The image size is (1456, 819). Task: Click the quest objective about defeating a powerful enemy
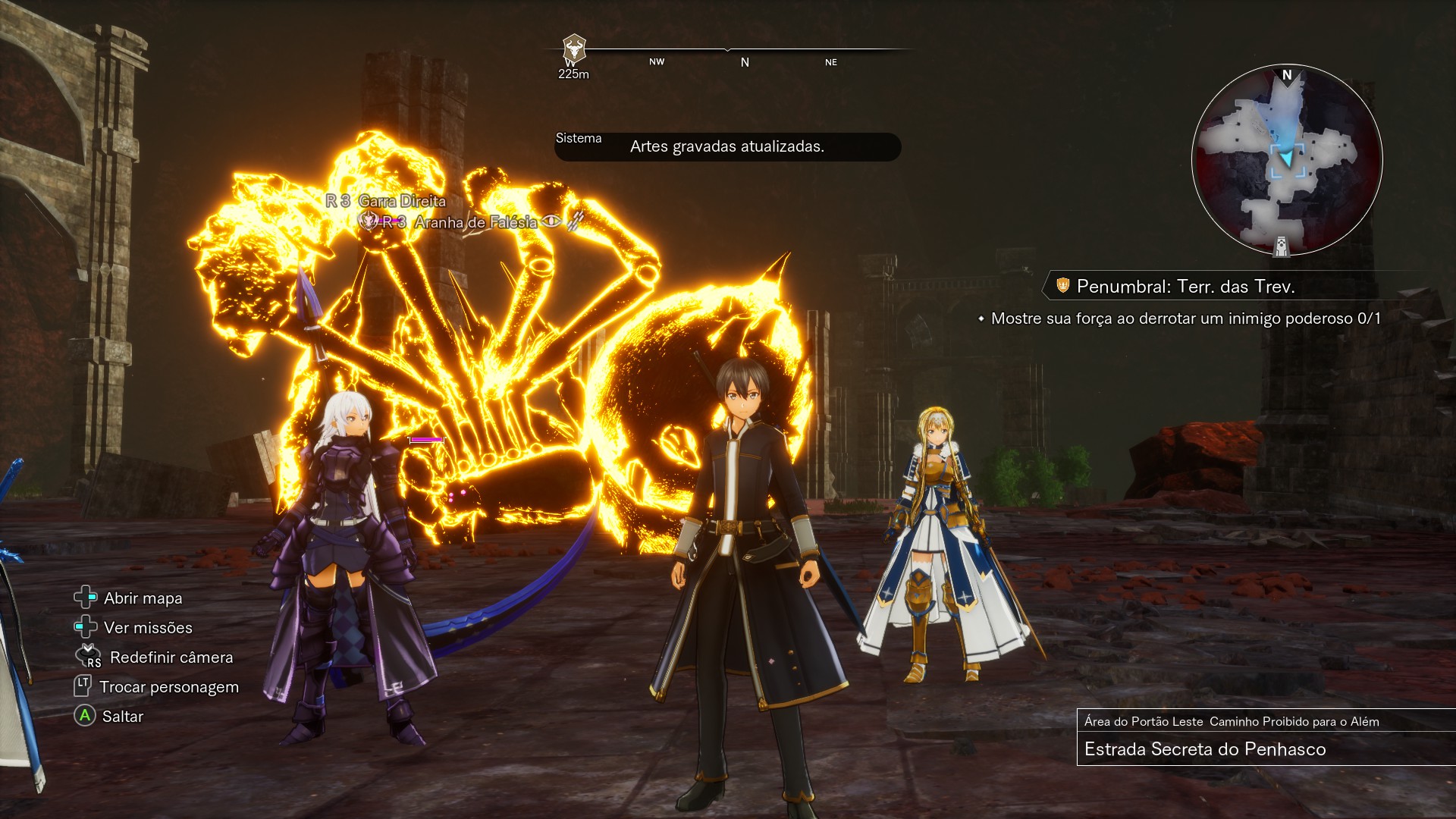coord(1185,318)
